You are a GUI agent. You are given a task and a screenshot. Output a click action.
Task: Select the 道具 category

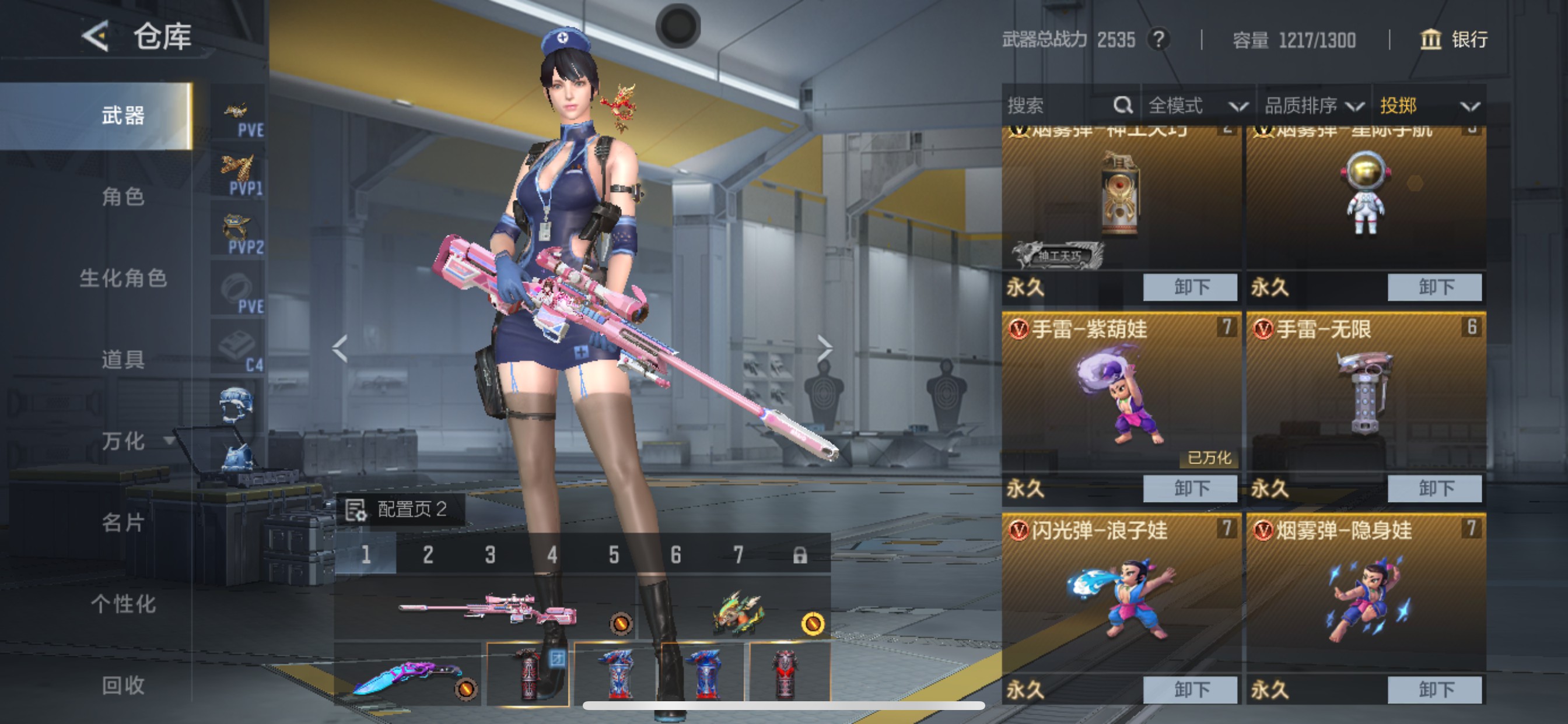(x=123, y=360)
